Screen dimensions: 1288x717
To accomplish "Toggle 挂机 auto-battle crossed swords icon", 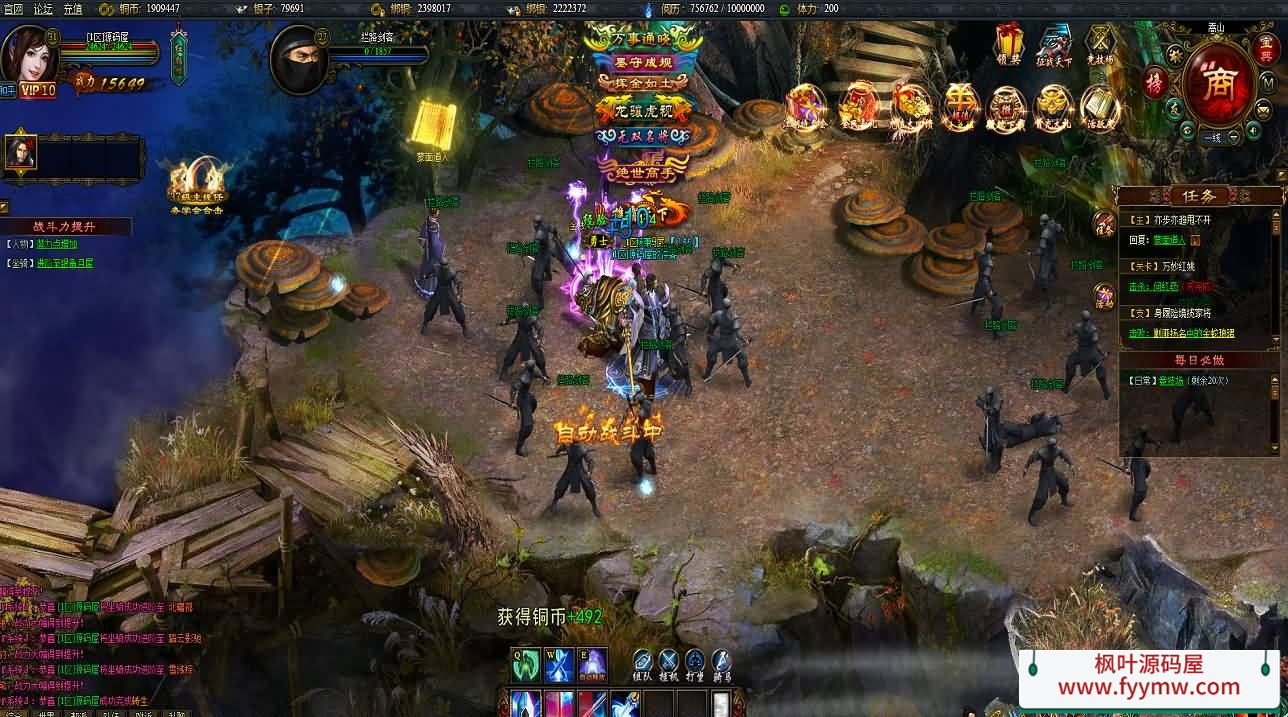I will (668, 661).
